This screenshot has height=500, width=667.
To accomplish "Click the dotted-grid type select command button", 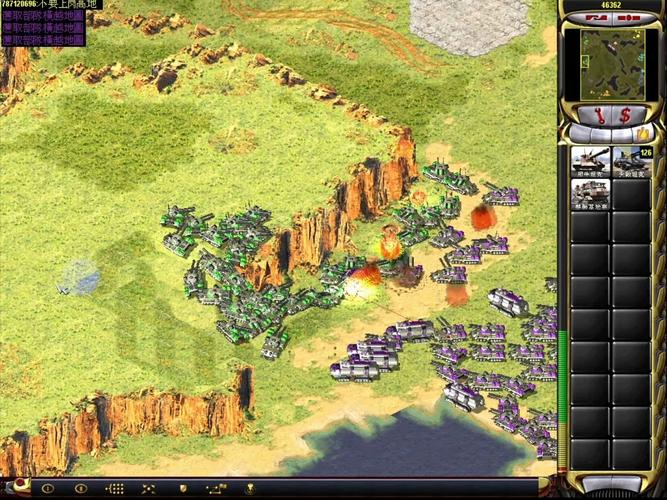I will coord(116,489).
